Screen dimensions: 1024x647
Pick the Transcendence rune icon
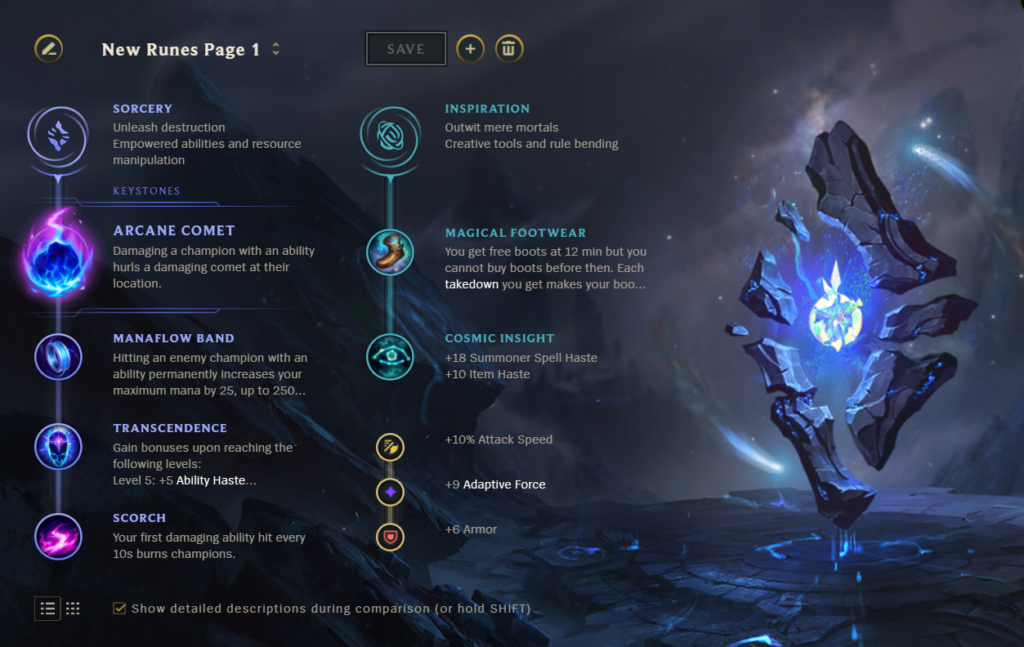[58, 446]
